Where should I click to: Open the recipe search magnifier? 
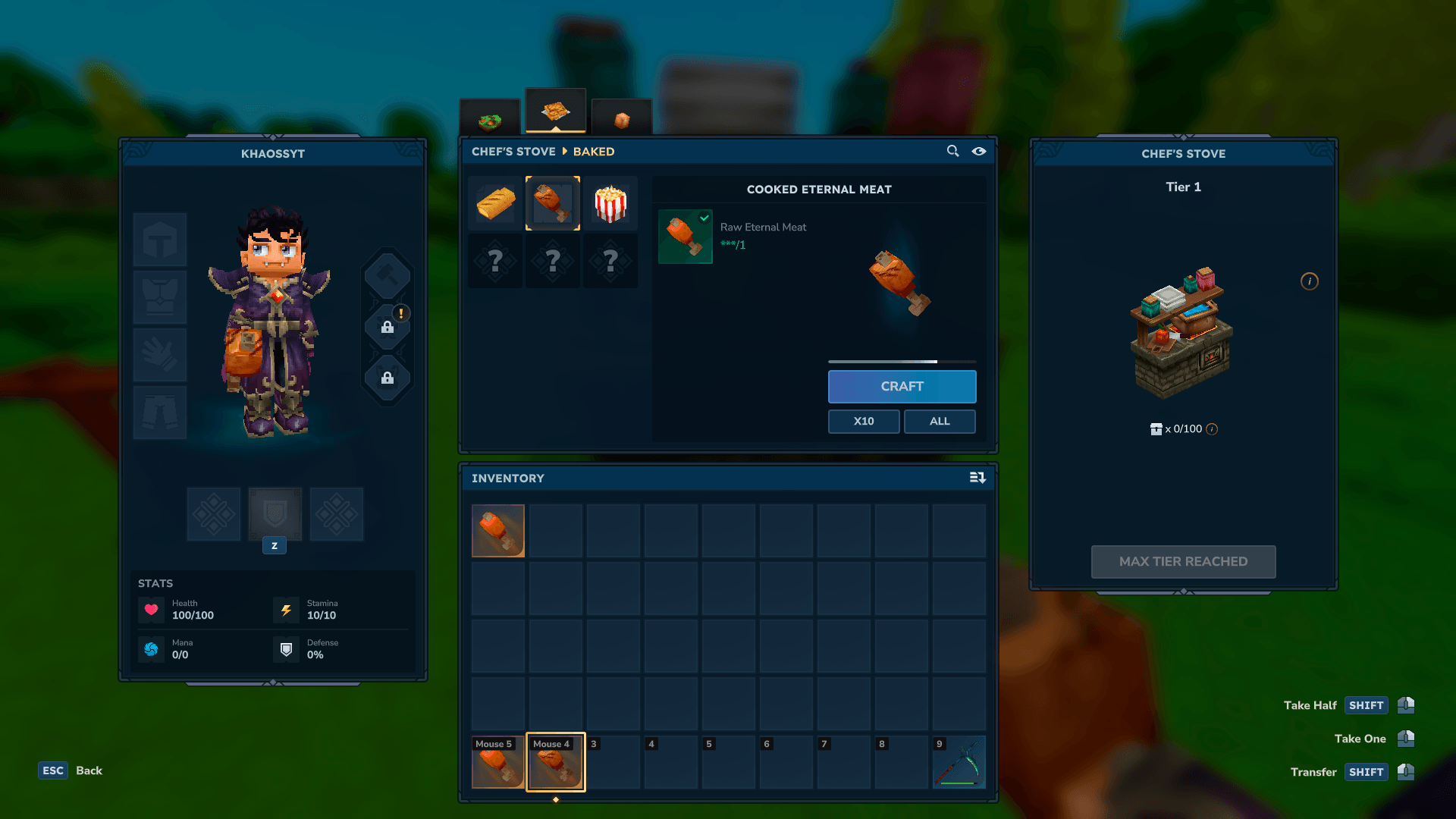953,151
